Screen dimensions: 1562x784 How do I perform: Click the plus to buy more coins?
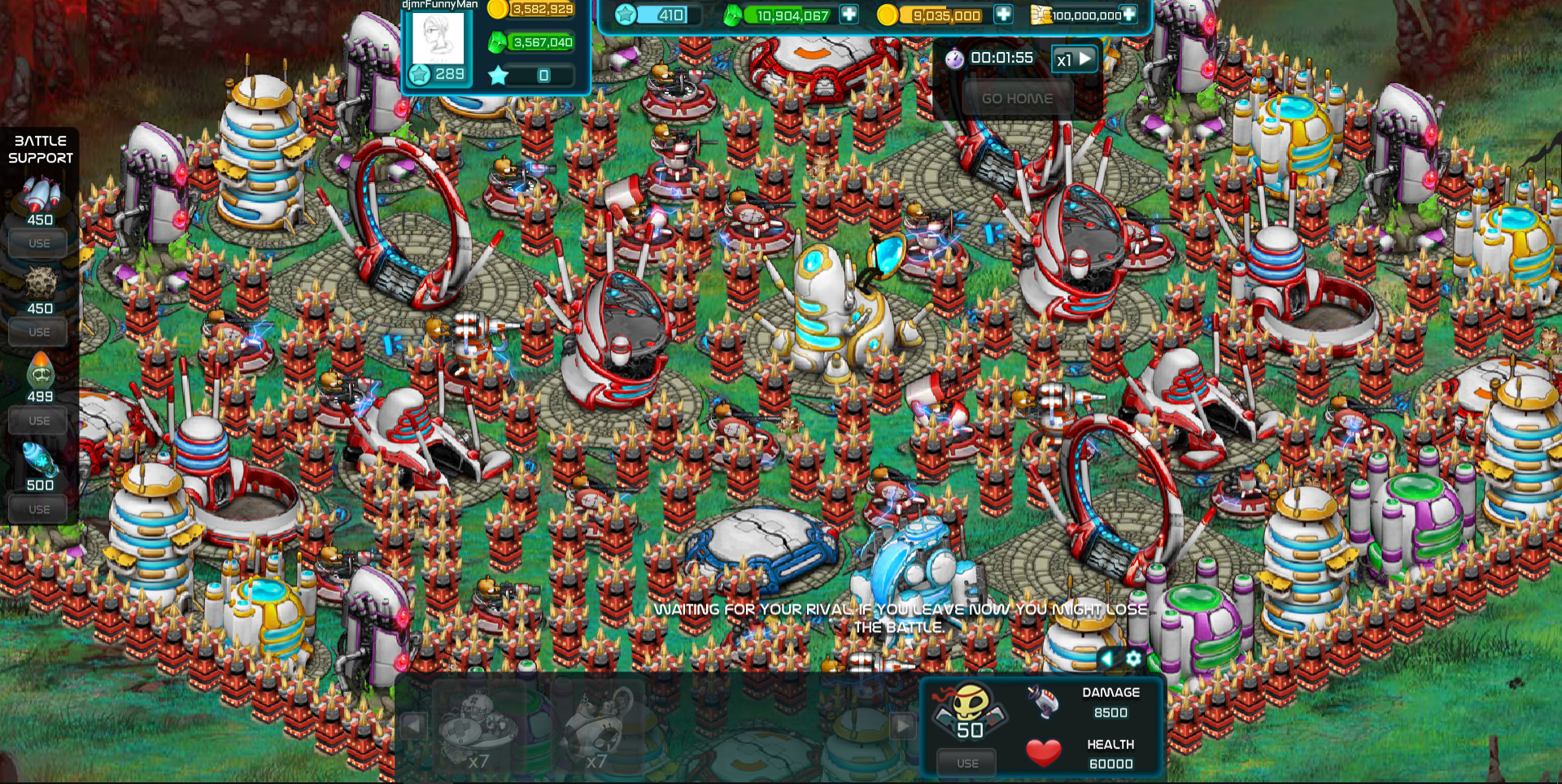(x=1005, y=15)
